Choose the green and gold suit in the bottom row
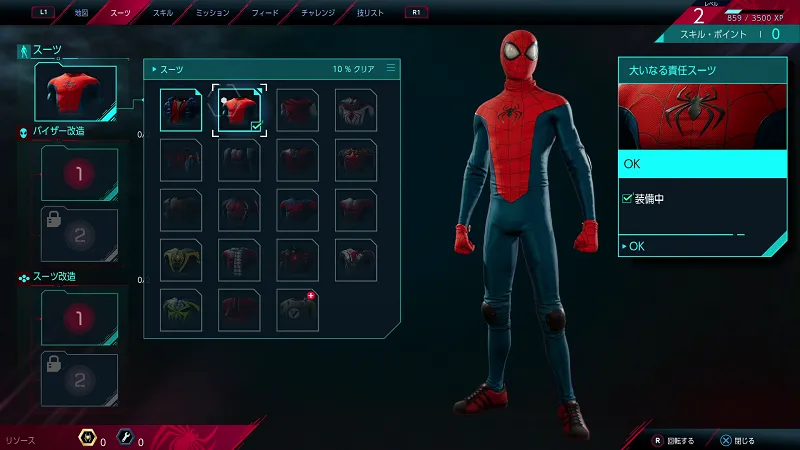The height and width of the screenshot is (450, 800). pyautogui.click(x=181, y=310)
